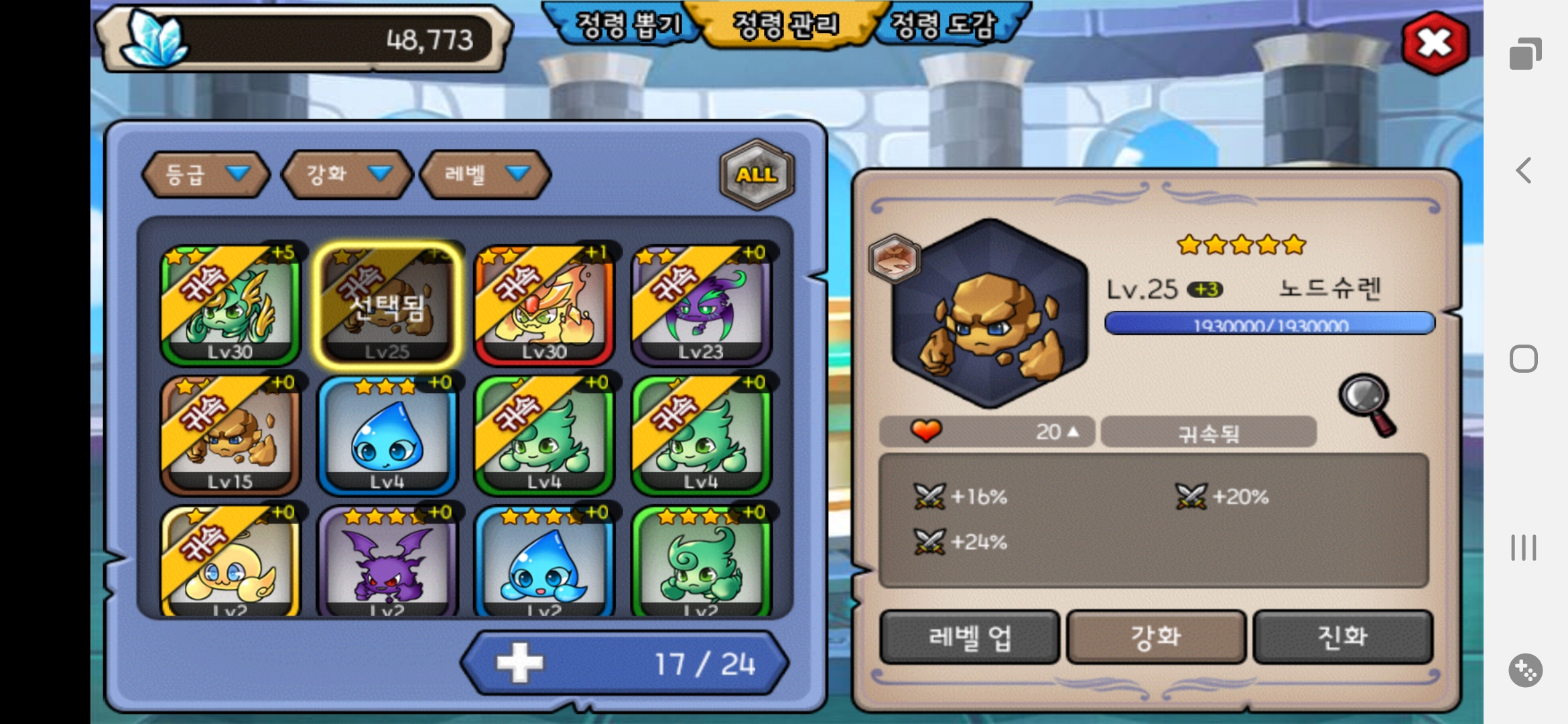Select the yellow angel spirit
The height and width of the screenshot is (724, 1568).
coord(230,563)
